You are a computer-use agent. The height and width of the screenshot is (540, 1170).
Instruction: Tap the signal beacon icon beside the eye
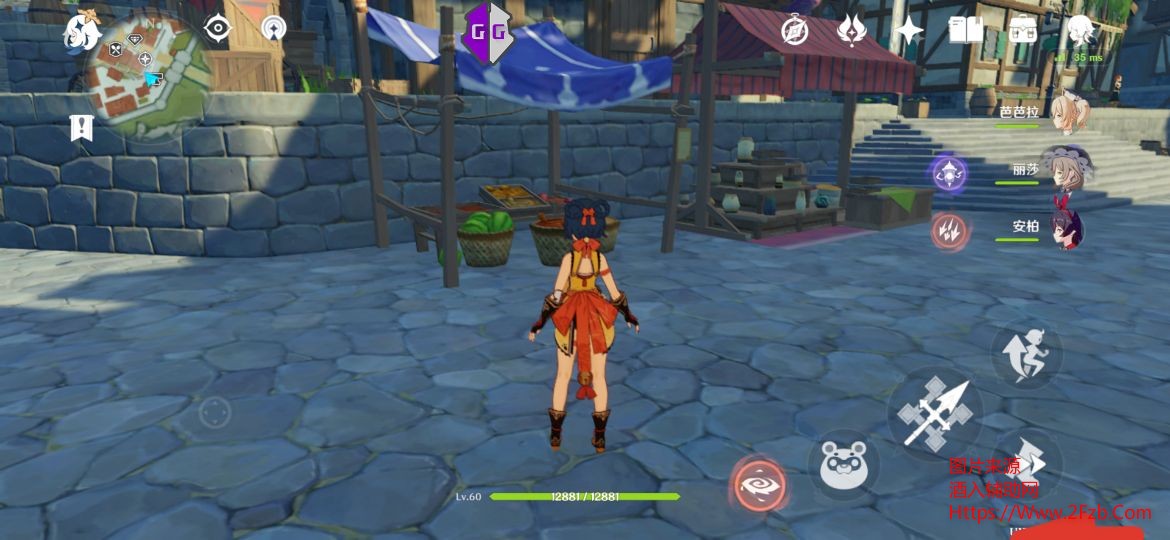point(273,28)
